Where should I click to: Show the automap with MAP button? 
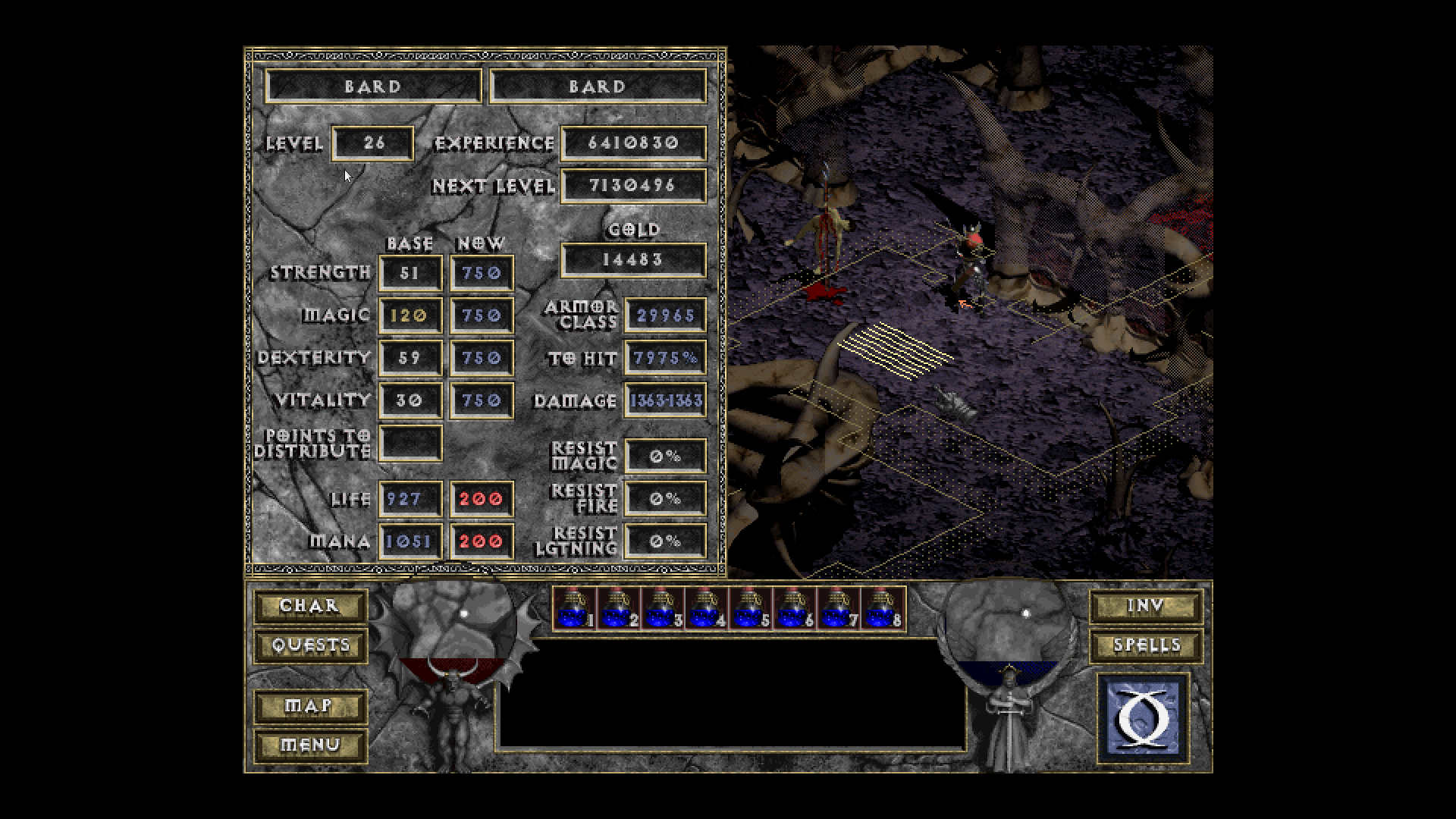[x=310, y=706]
